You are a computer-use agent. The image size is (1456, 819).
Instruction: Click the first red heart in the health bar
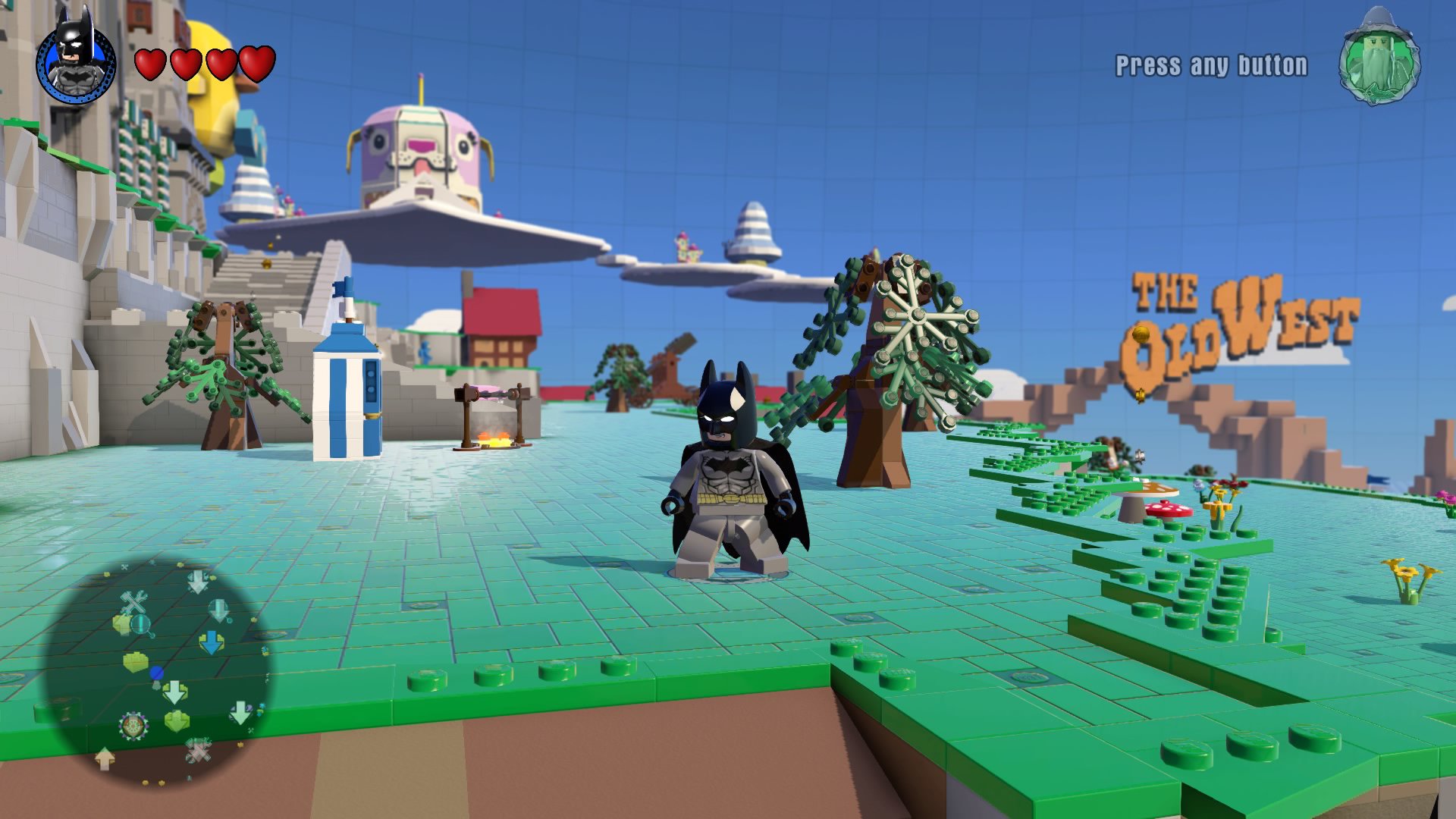click(152, 64)
